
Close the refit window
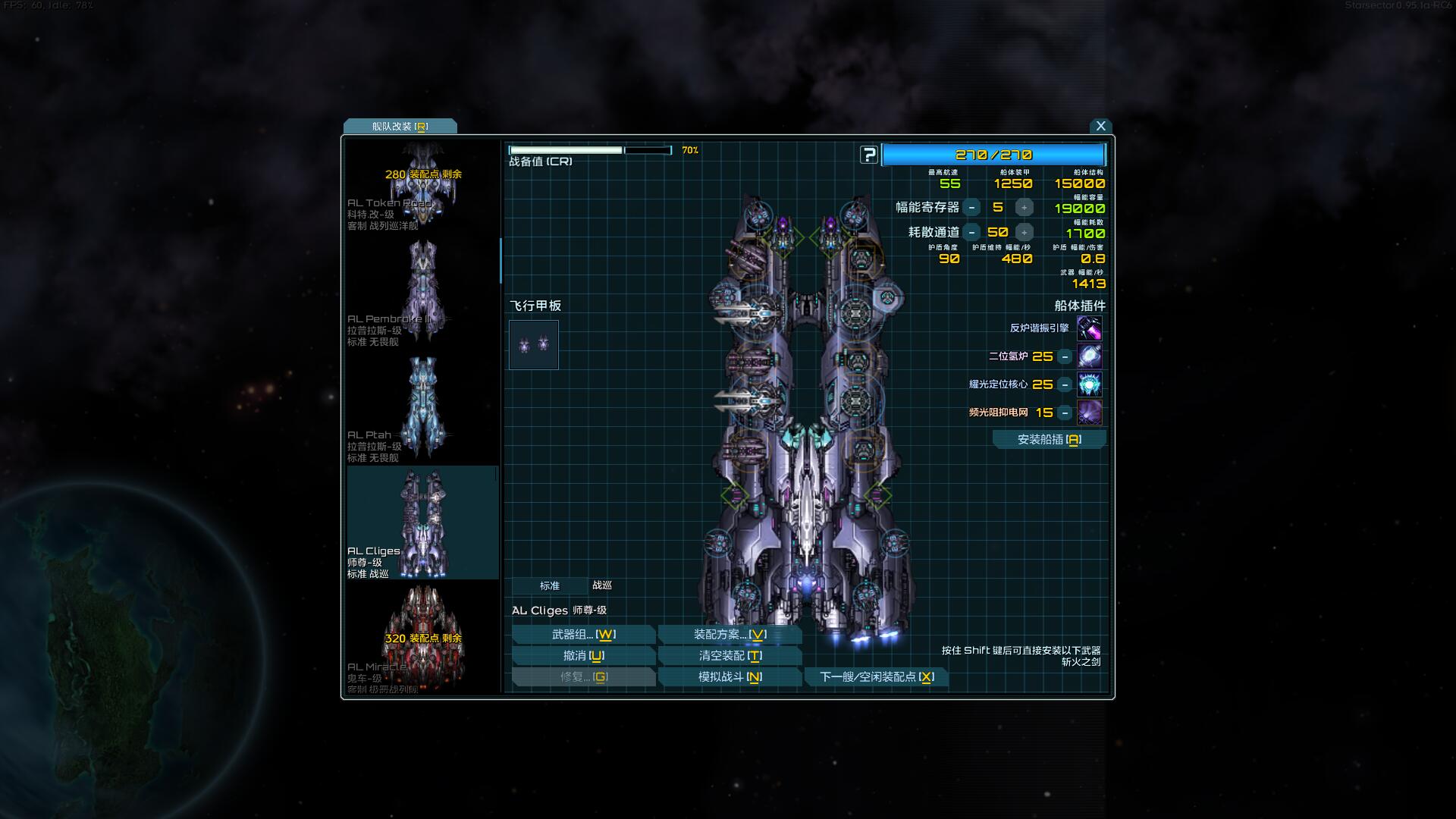(x=1100, y=127)
